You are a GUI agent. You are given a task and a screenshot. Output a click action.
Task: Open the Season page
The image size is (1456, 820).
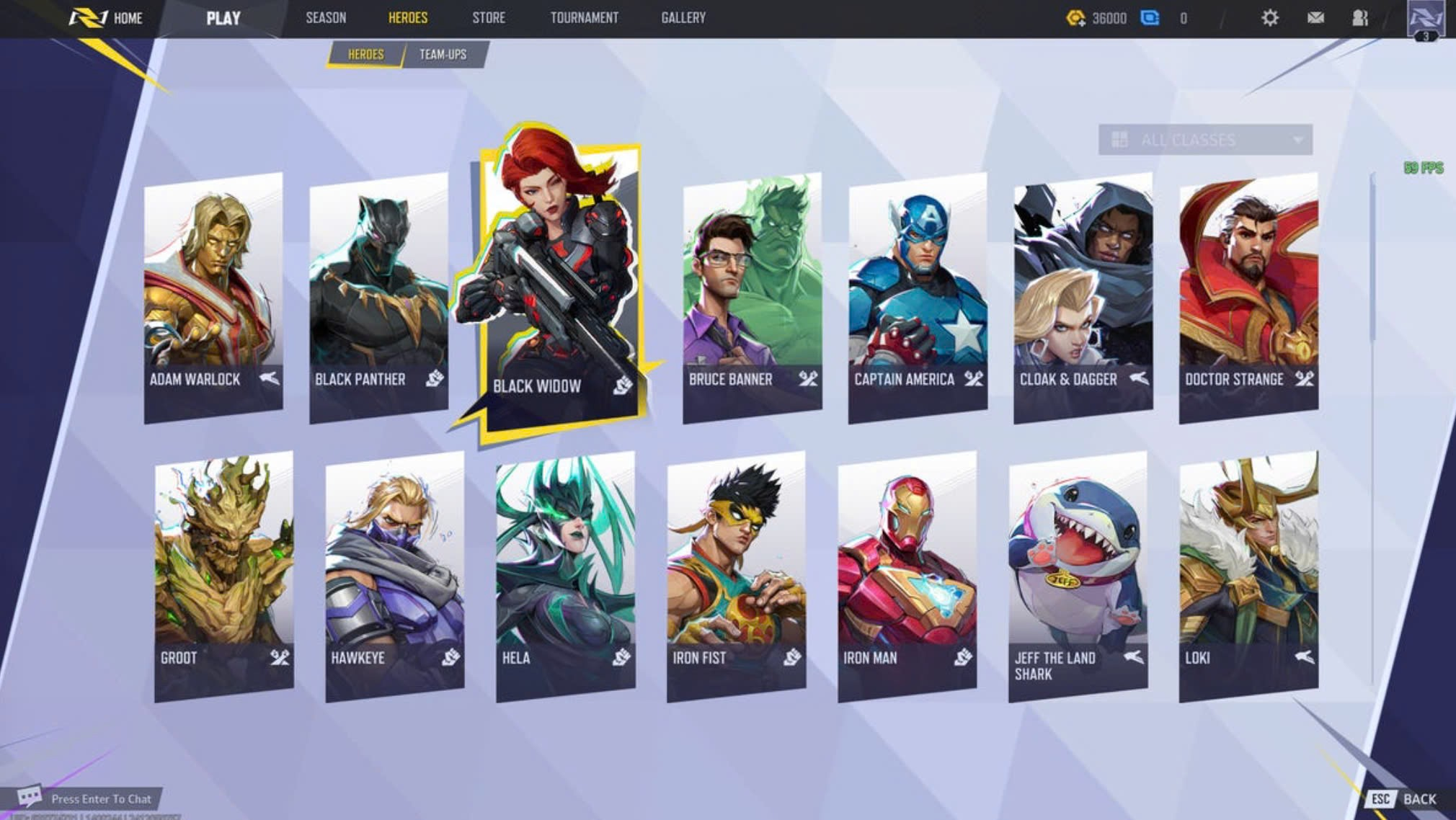click(326, 18)
